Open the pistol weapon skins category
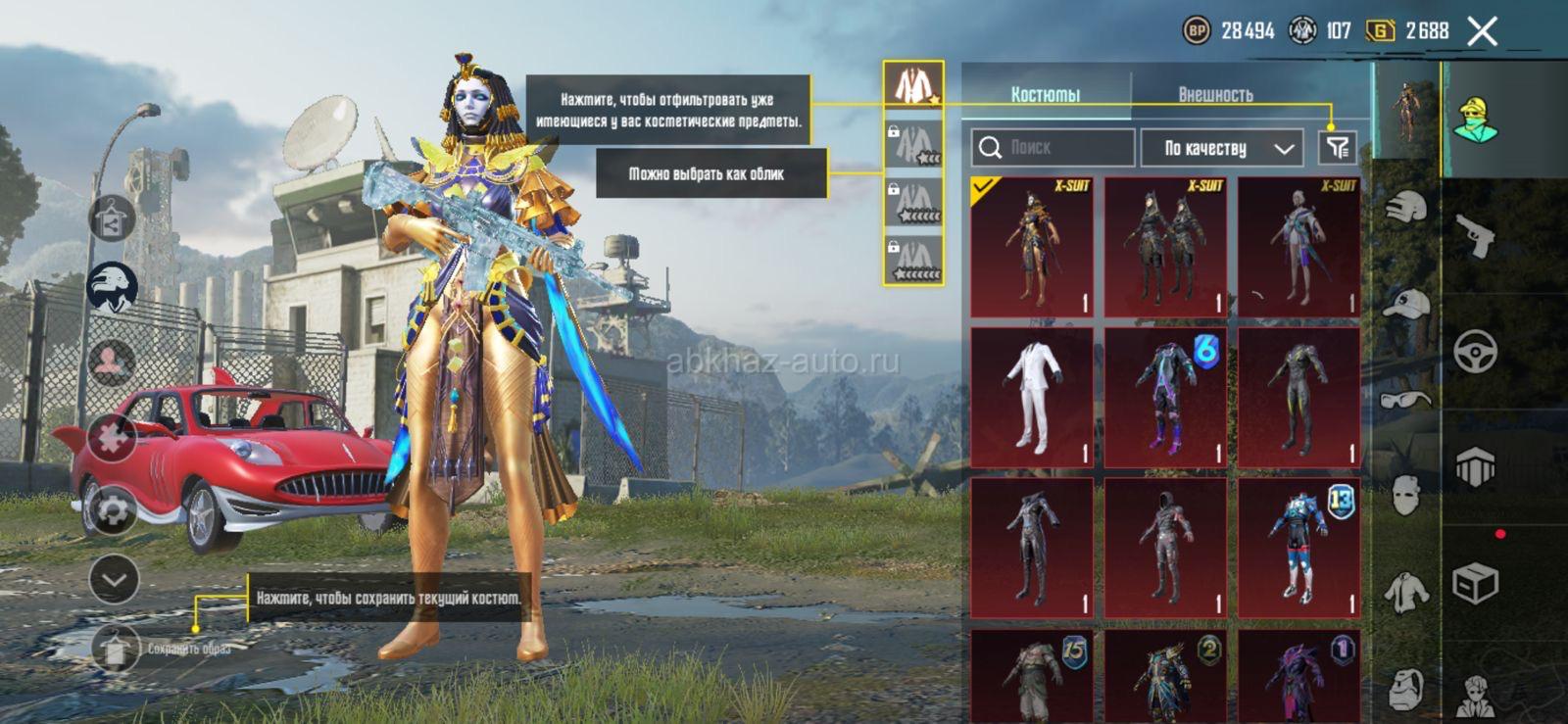The image size is (1568, 724). (1476, 236)
